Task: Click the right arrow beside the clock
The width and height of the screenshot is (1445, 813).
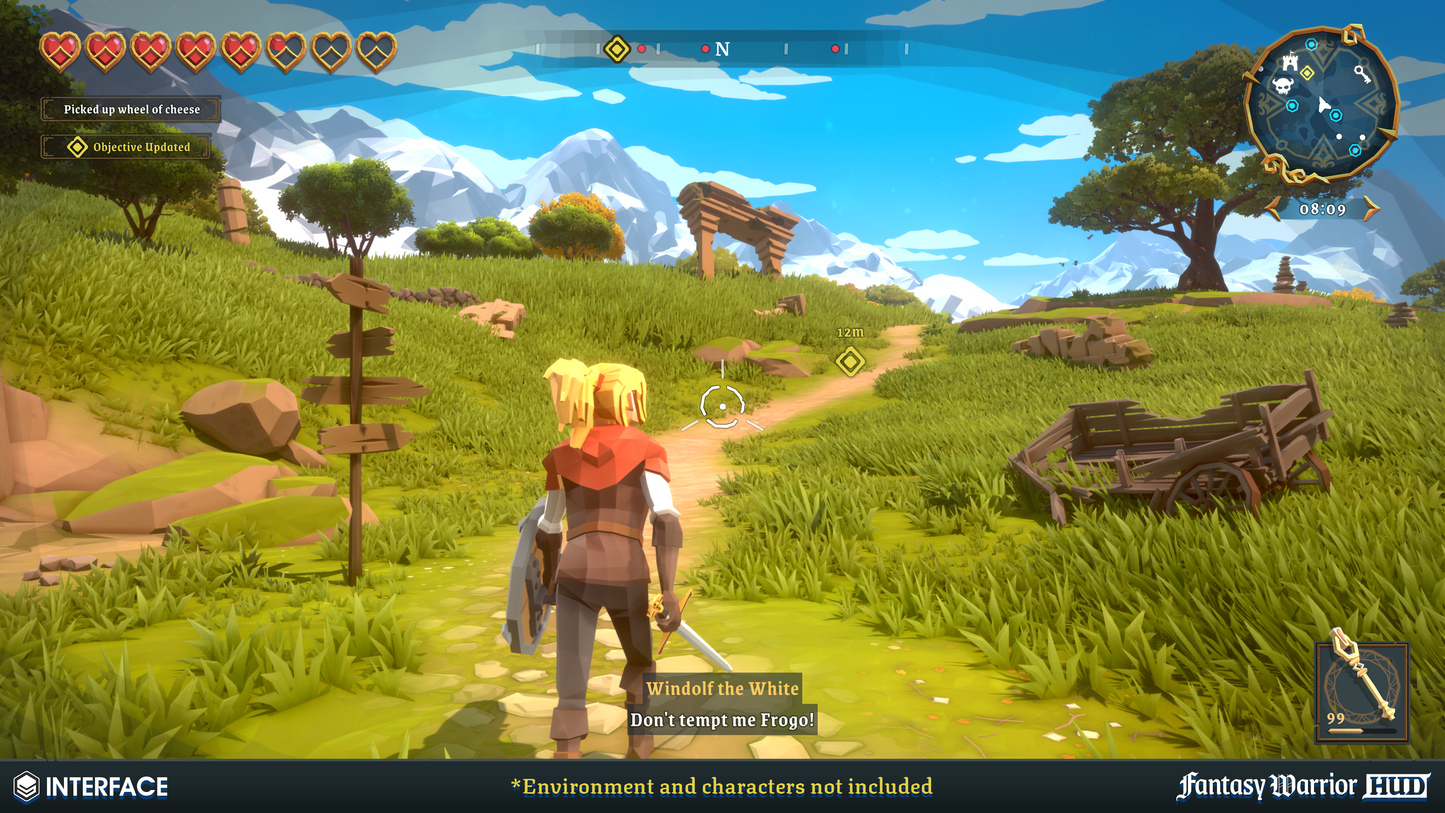Action: (x=1371, y=208)
